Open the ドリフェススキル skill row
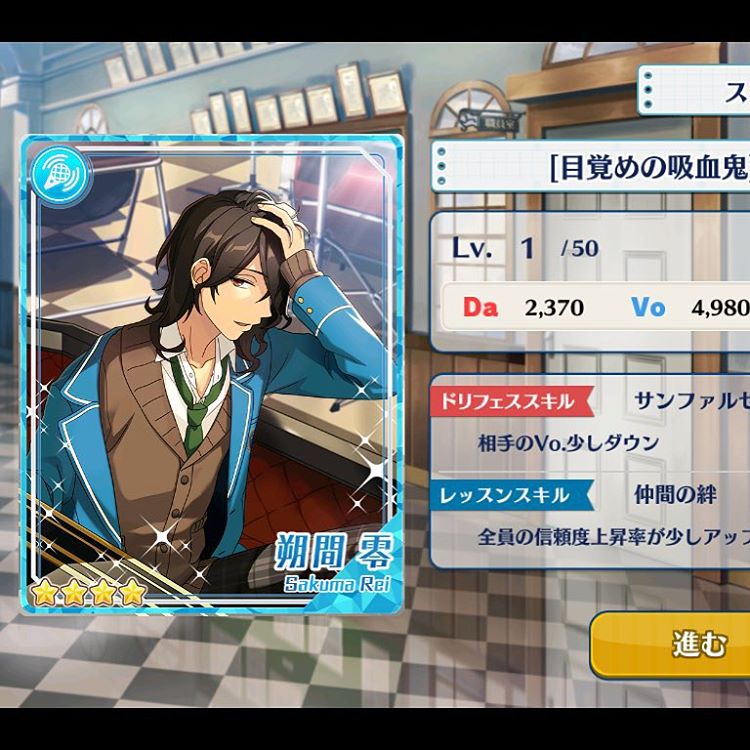 (590, 420)
